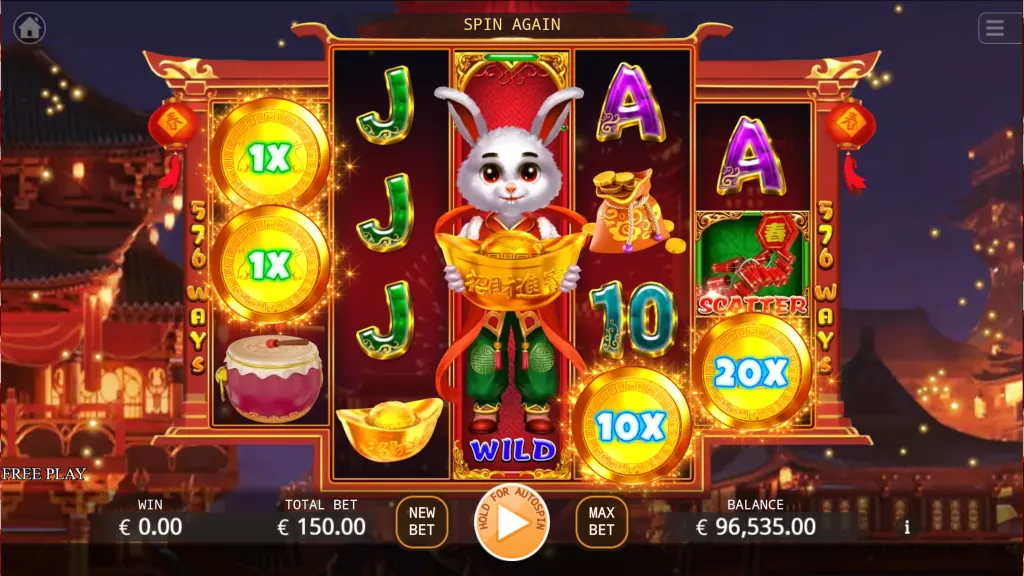
Task: Open the hamburger menu
Action: 995,28
